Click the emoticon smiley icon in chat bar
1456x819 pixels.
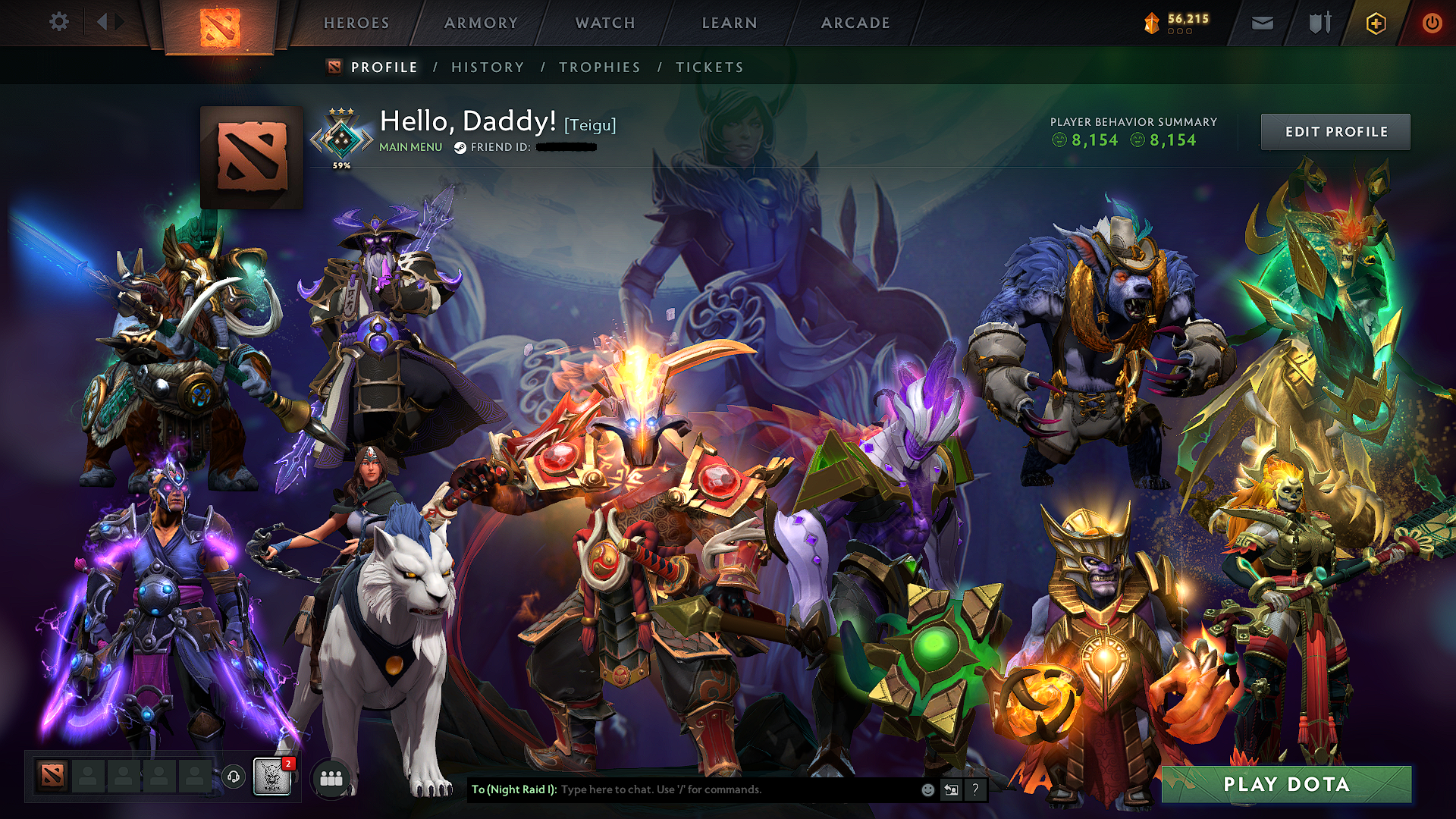coord(927,789)
